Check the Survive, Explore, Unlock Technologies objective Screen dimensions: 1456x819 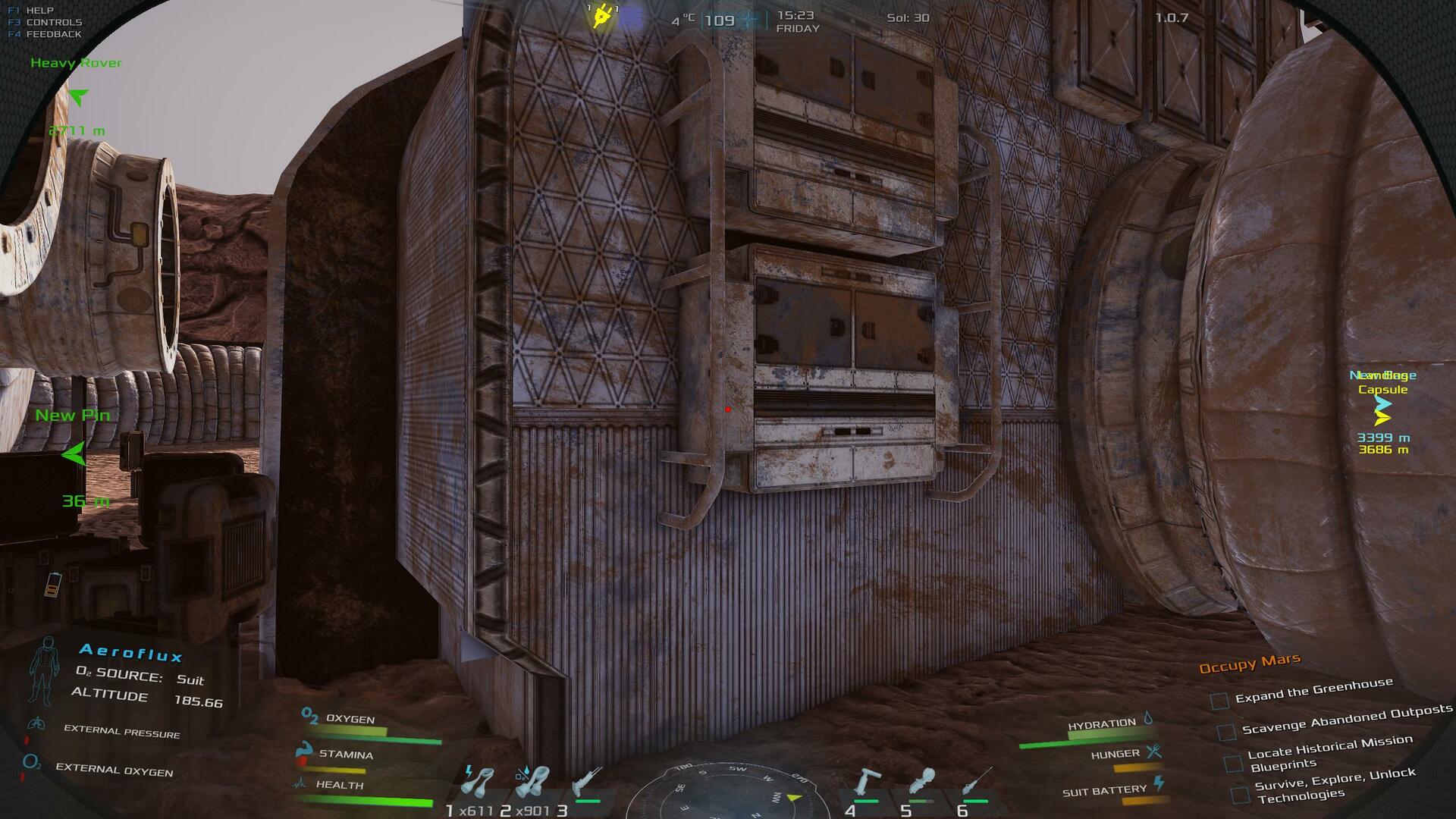tap(1240, 795)
